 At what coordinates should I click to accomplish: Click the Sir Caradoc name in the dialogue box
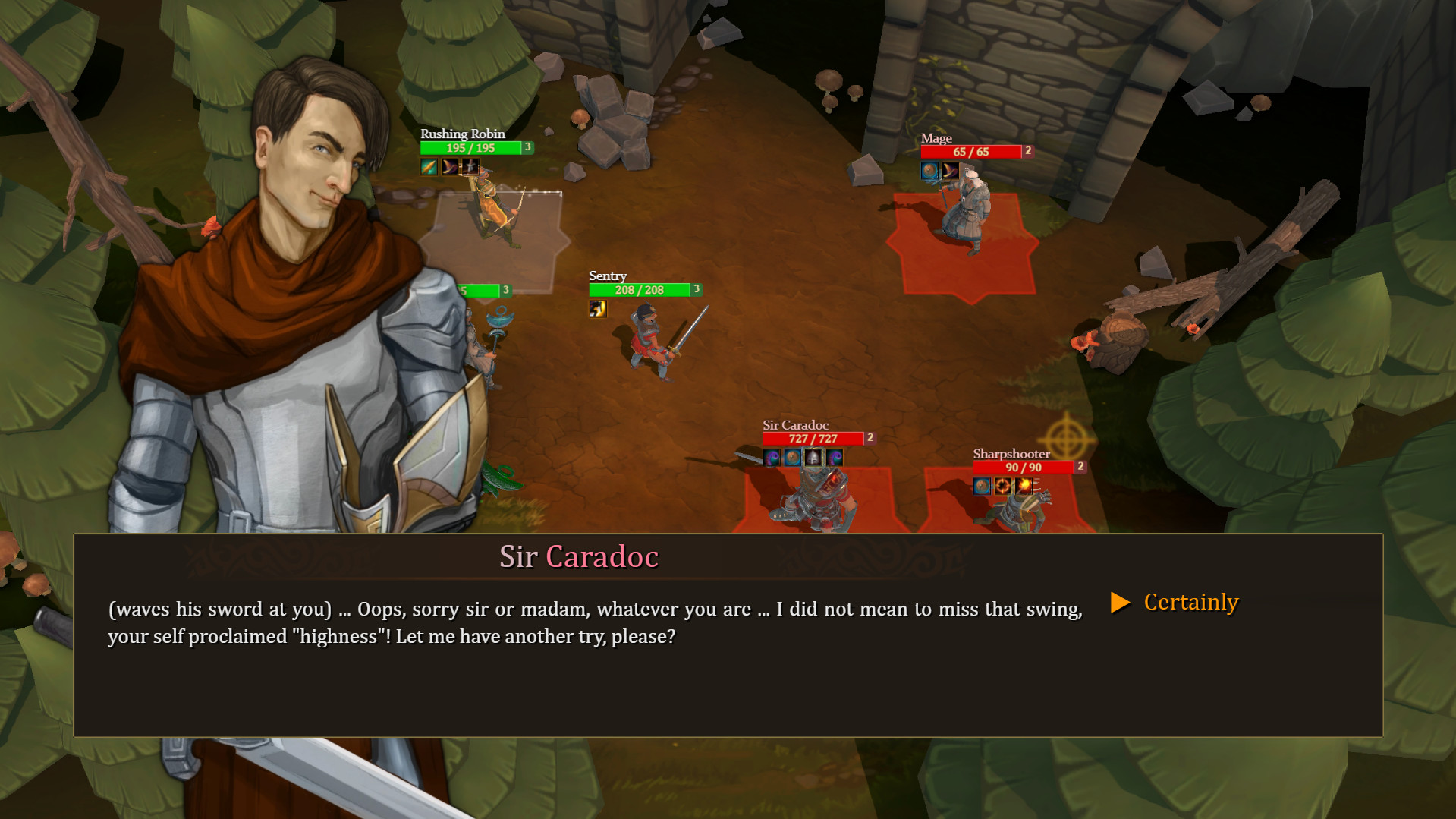[577, 556]
